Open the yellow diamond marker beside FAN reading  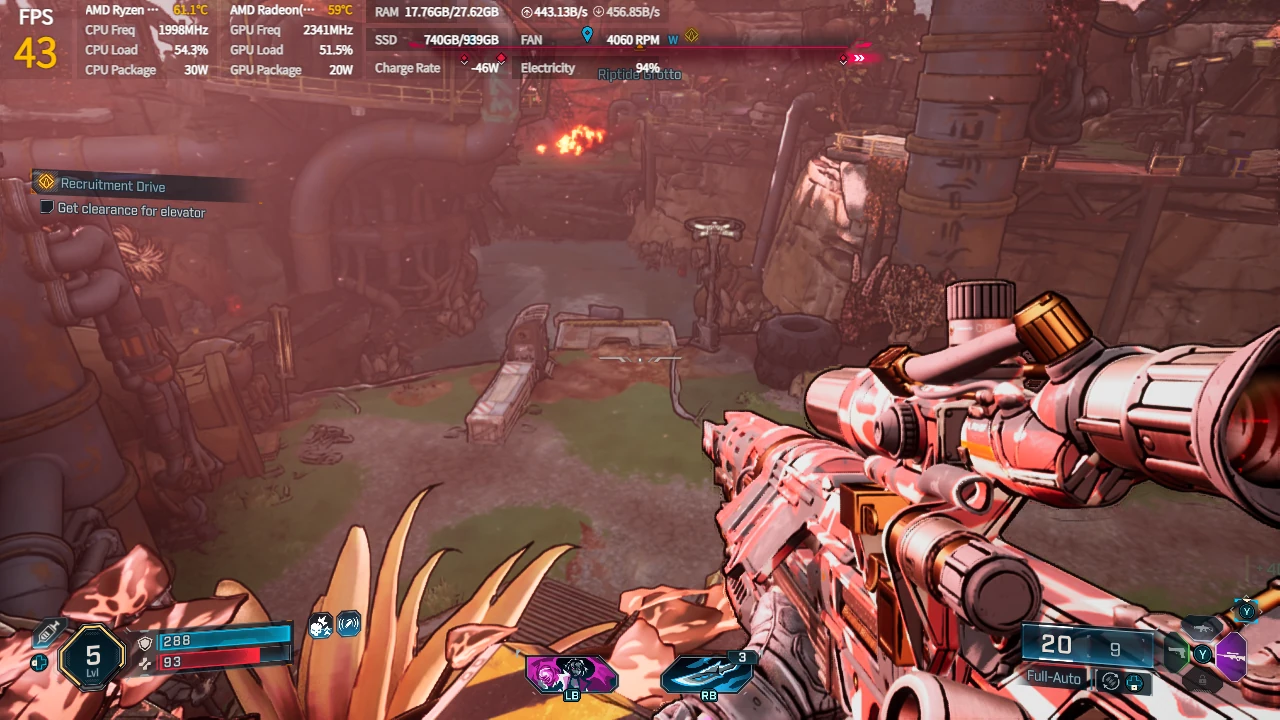click(x=690, y=36)
